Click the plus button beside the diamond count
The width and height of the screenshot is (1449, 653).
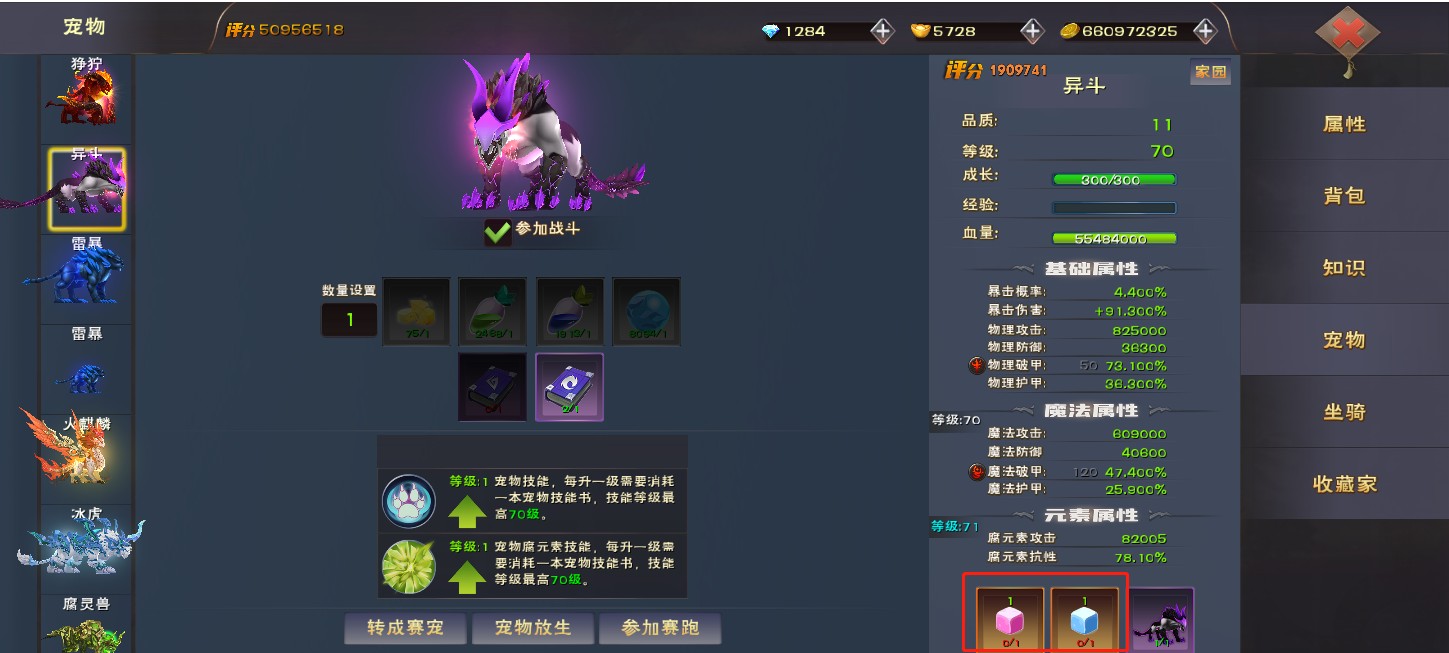tap(881, 31)
